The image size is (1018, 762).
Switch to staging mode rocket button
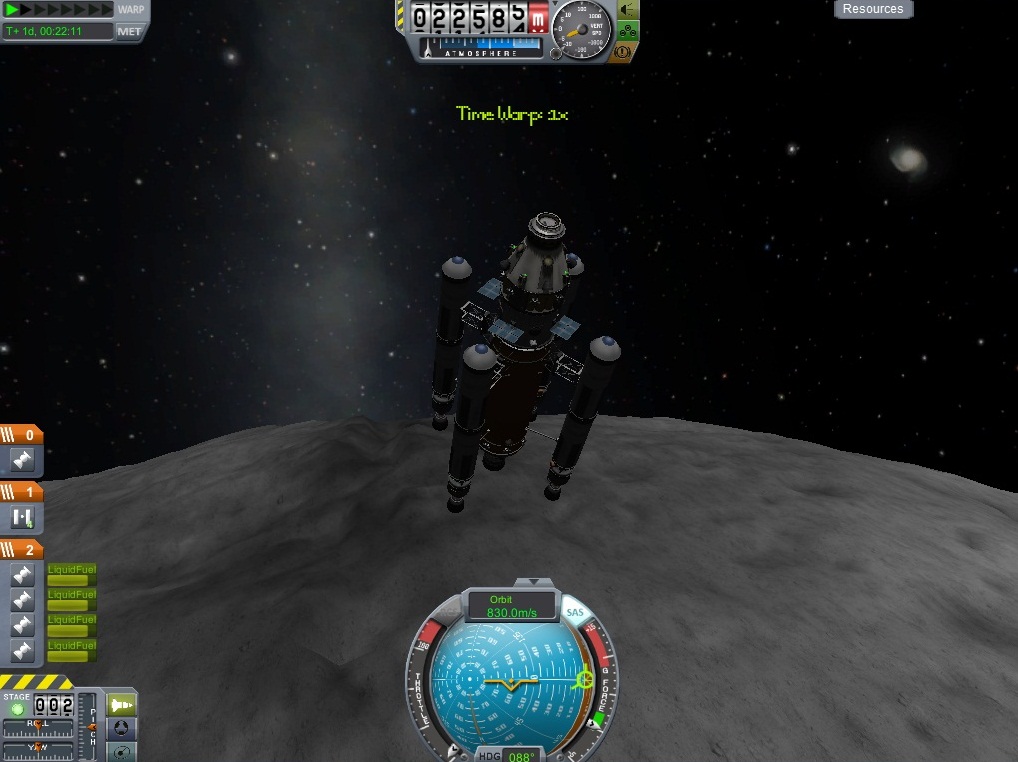click(x=120, y=705)
